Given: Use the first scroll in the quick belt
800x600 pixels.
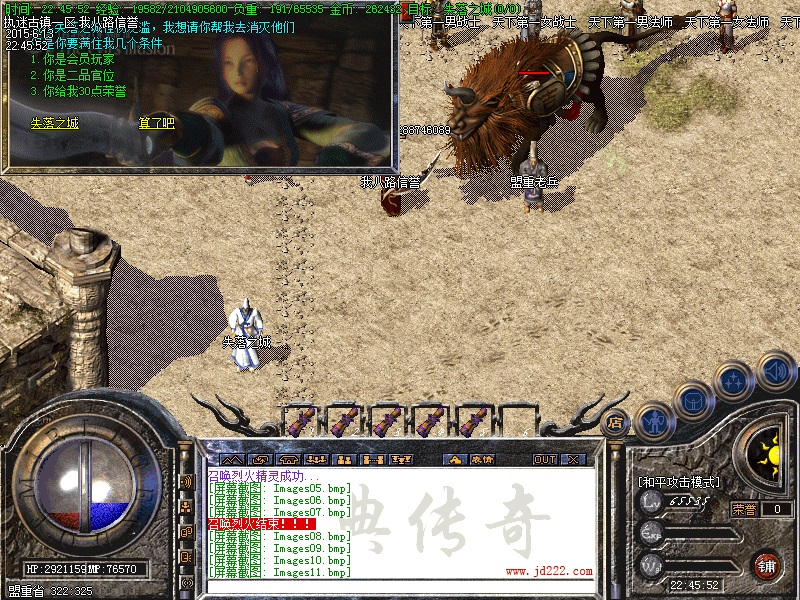Looking at the screenshot, I should point(301,420).
